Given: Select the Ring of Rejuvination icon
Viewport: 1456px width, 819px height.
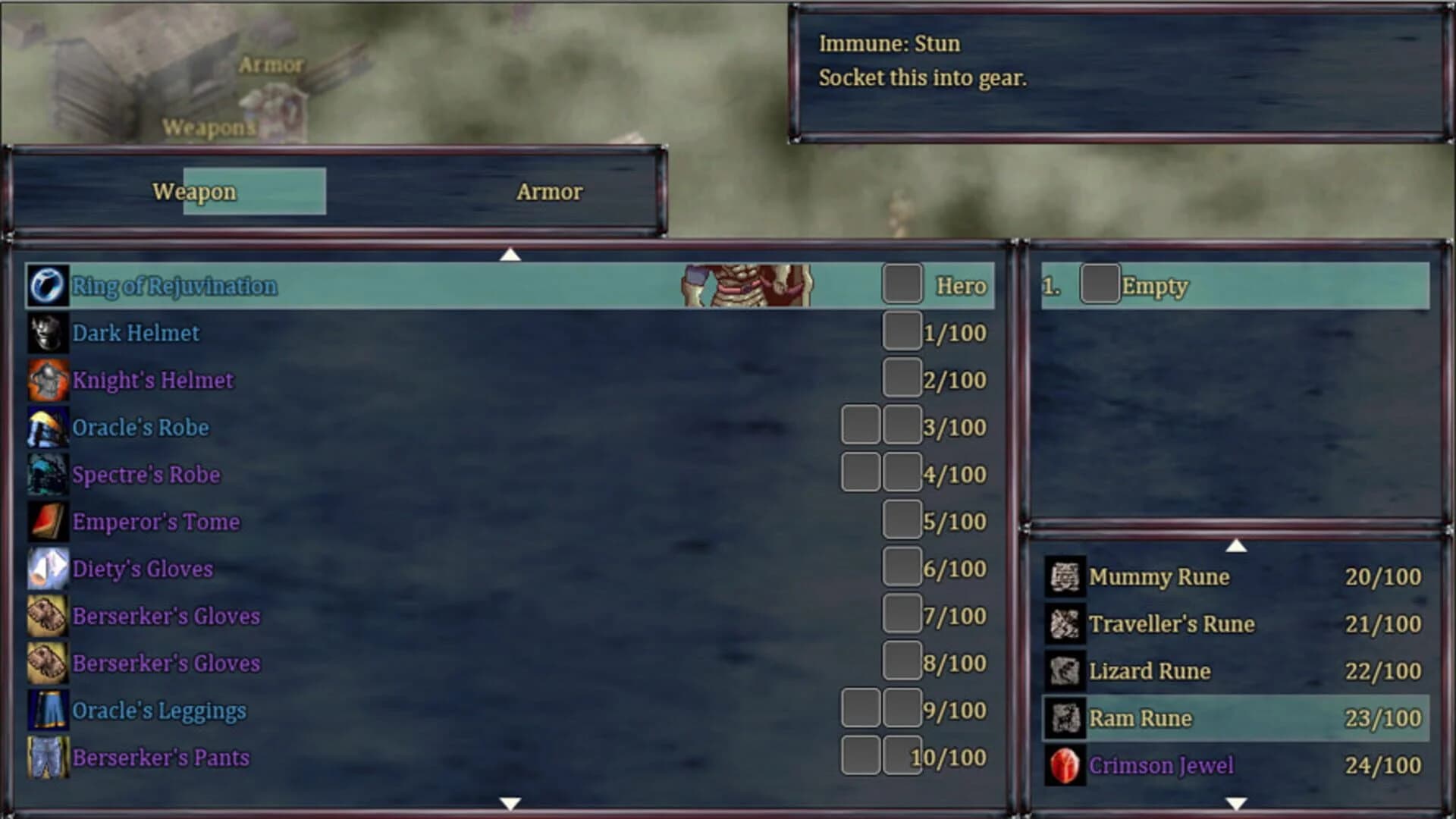Looking at the screenshot, I should [48, 286].
